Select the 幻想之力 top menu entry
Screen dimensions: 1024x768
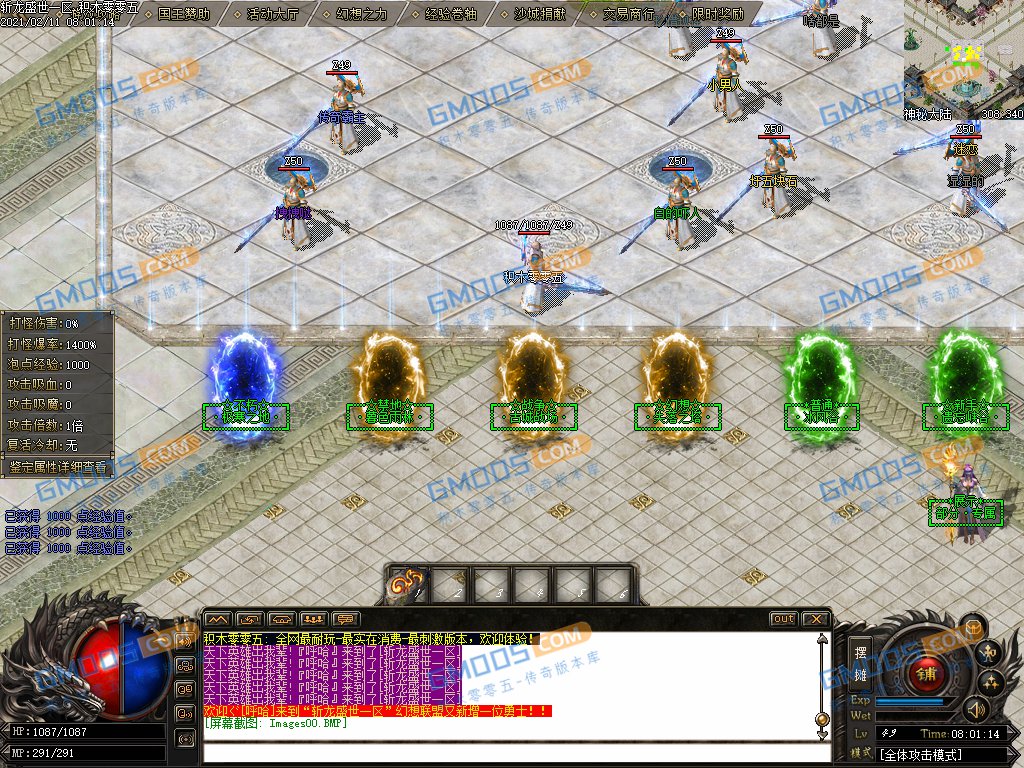tap(362, 14)
